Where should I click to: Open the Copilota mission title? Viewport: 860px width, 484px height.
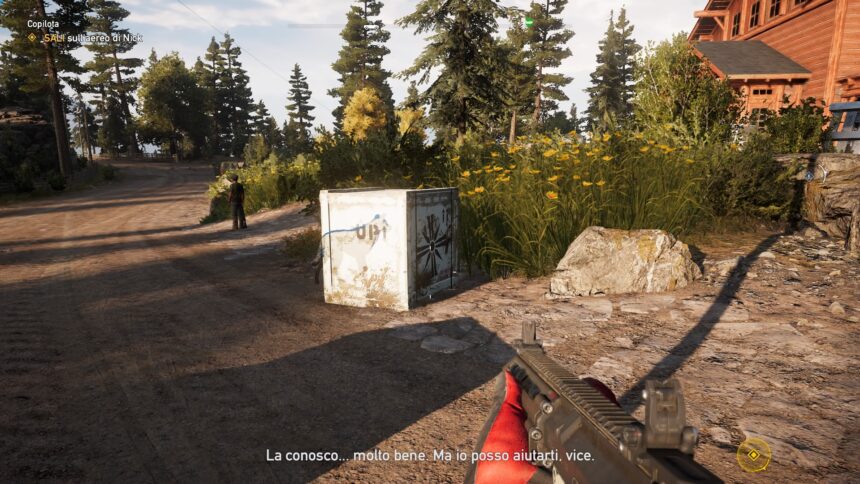(x=43, y=23)
